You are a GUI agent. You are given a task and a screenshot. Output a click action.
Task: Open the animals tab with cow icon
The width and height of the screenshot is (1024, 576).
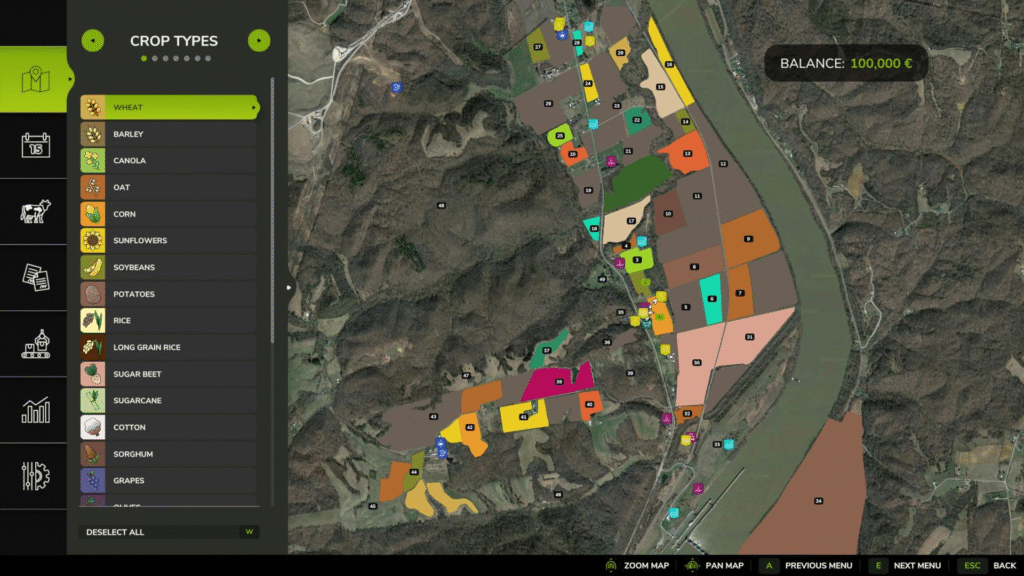pyautogui.click(x=35, y=211)
